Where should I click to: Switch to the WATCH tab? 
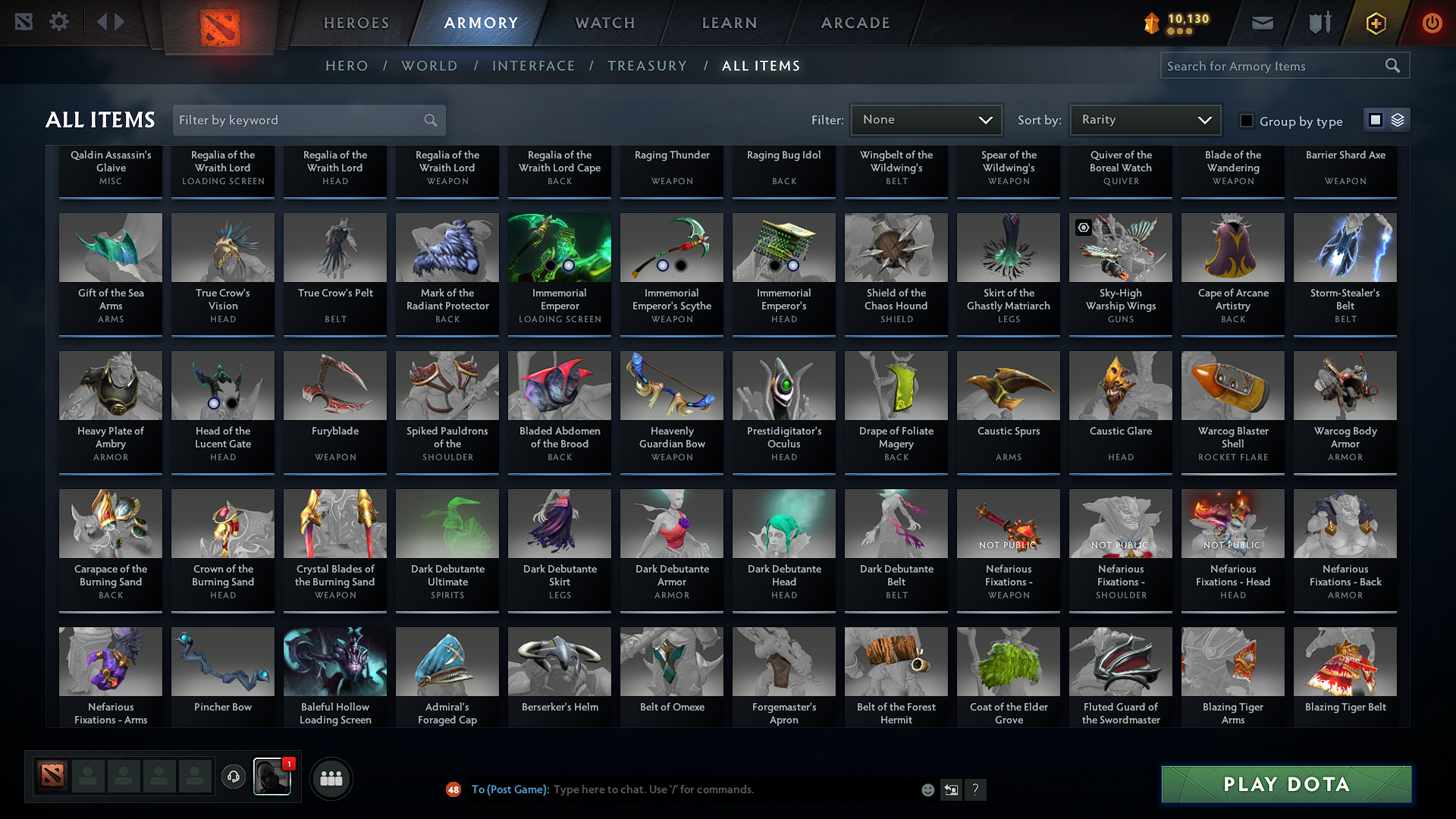(x=604, y=23)
